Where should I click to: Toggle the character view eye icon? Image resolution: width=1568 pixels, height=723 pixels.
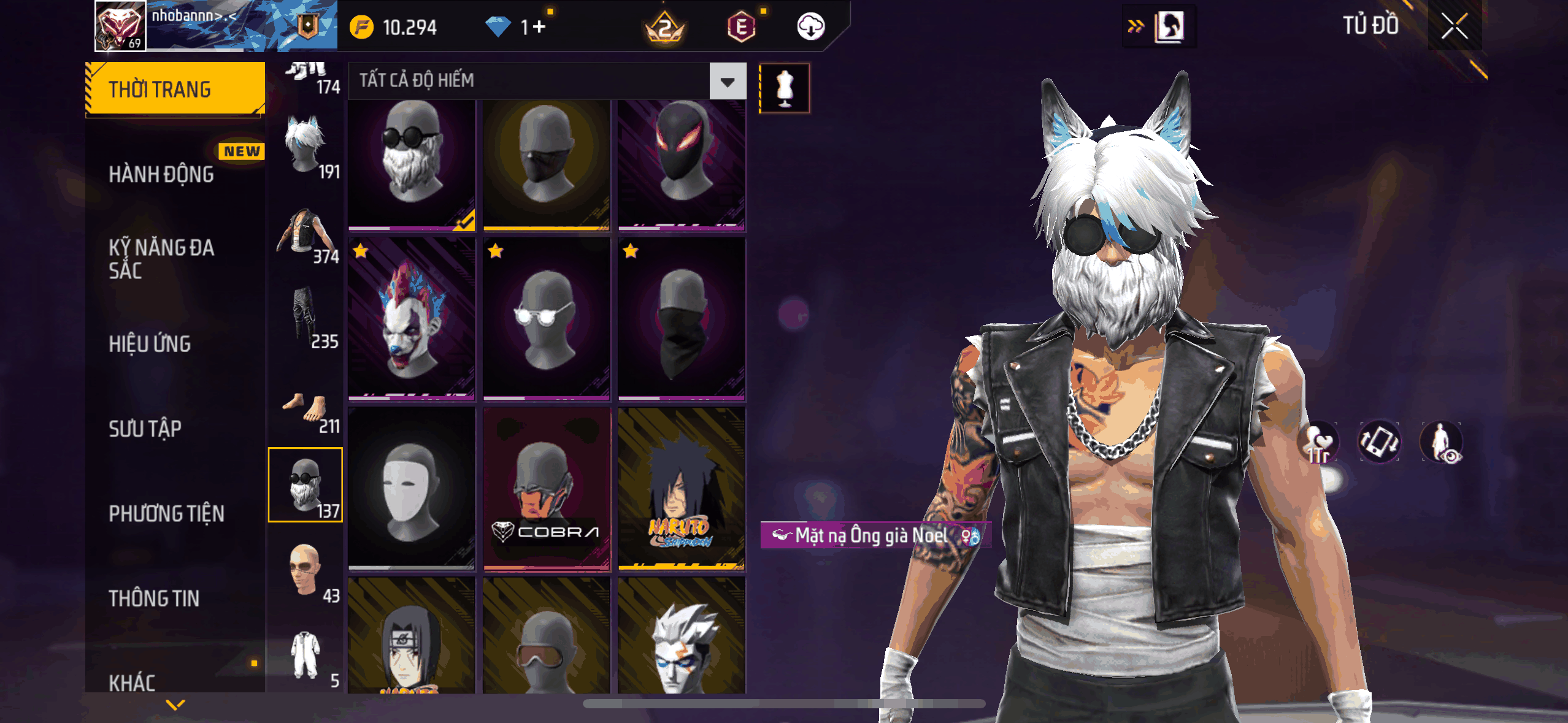coord(1442,442)
